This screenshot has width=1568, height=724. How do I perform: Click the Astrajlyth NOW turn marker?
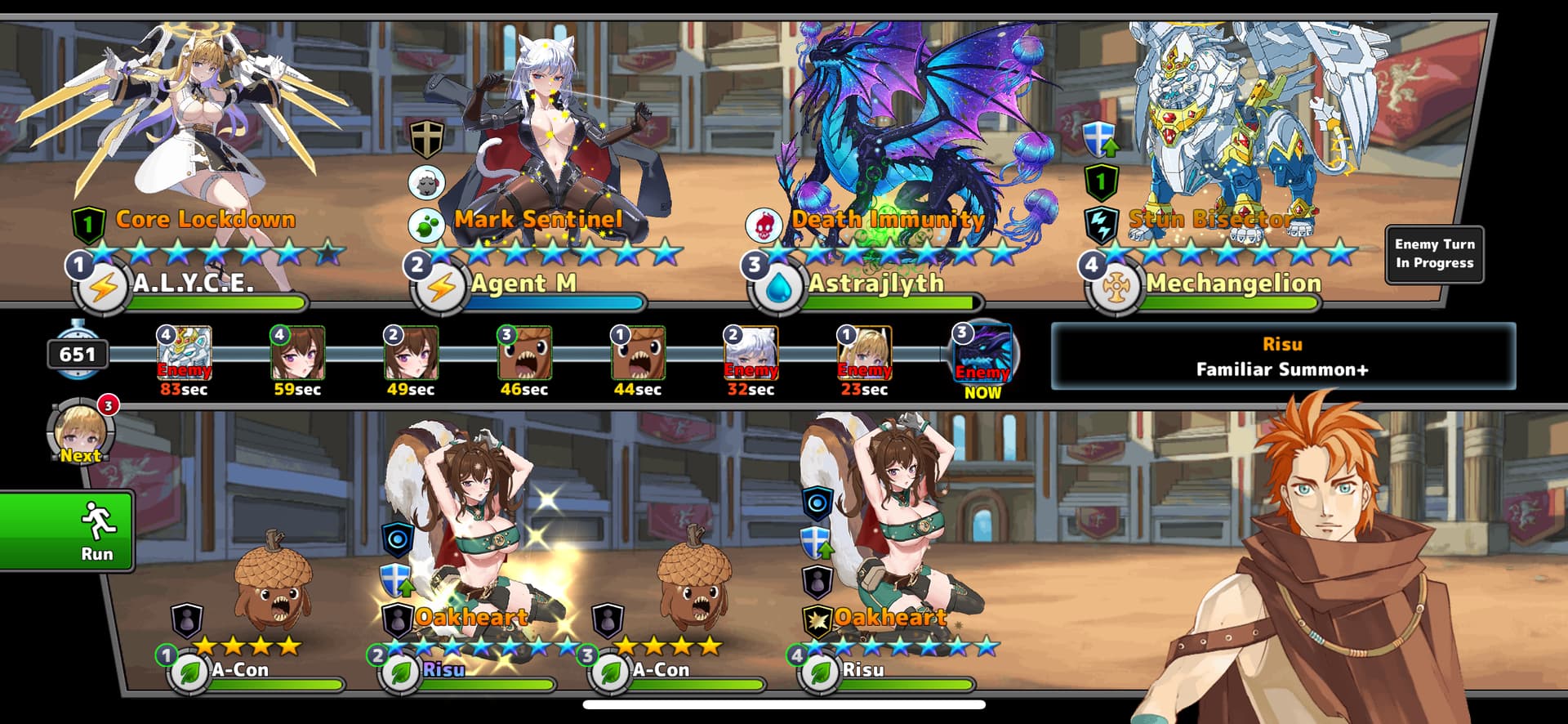click(982, 354)
